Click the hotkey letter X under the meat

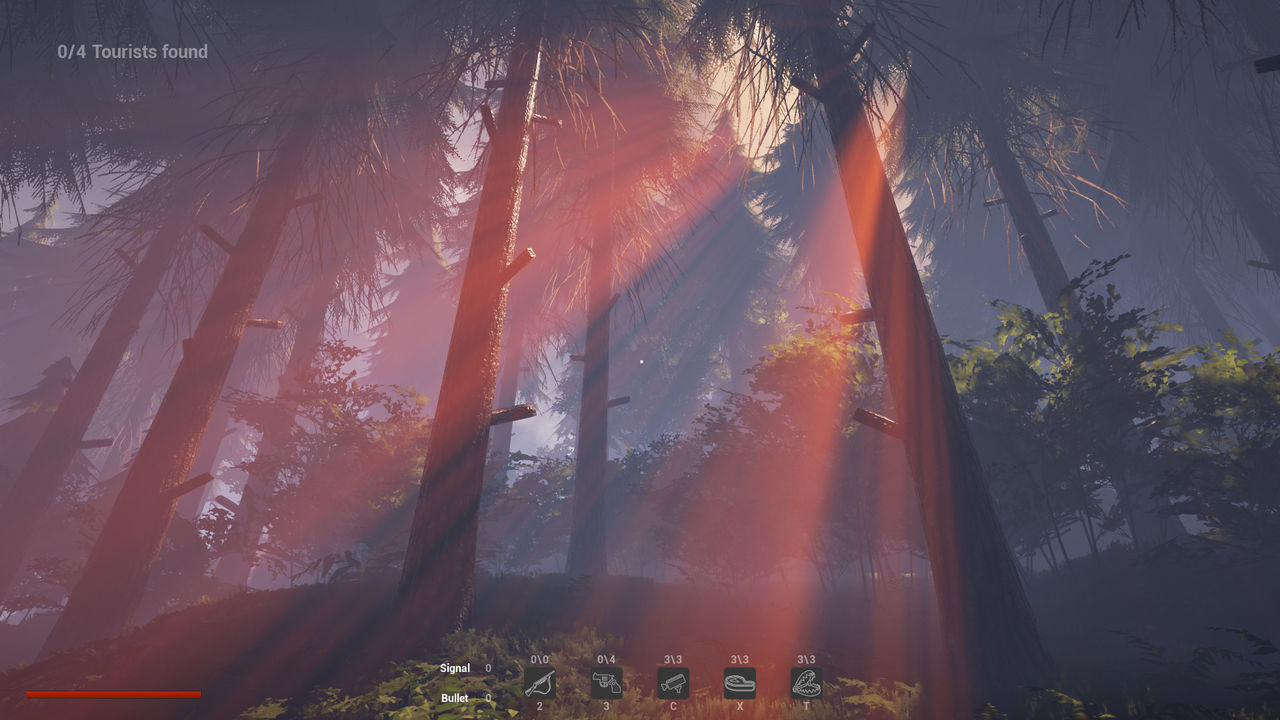tap(740, 707)
